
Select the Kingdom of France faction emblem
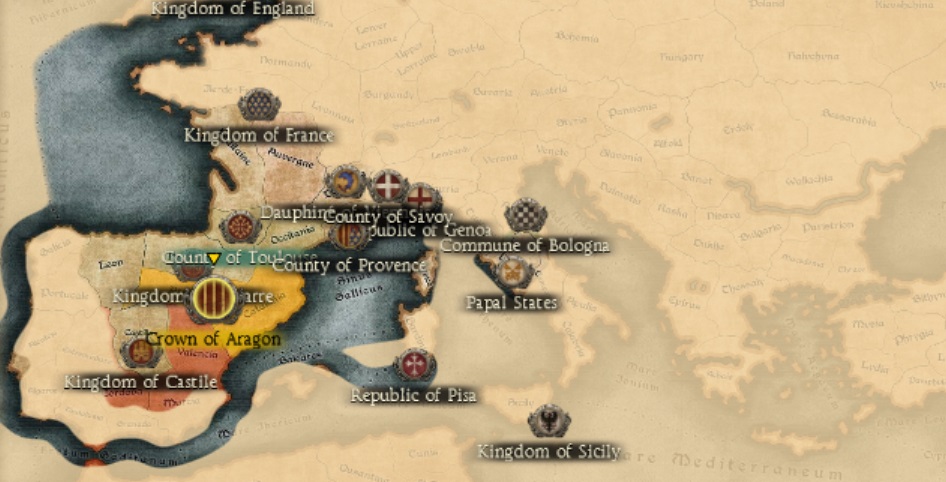[x=259, y=105]
